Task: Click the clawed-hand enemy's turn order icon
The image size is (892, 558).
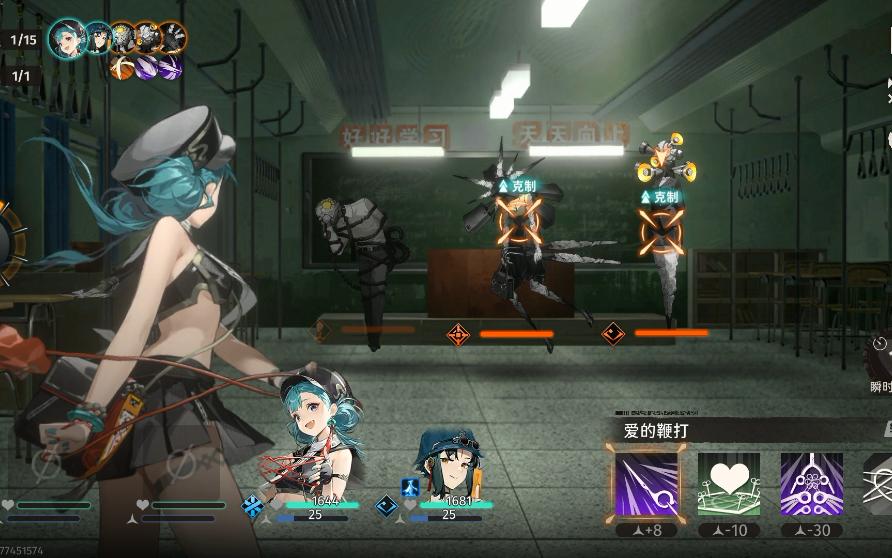Action: pos(172,38)
